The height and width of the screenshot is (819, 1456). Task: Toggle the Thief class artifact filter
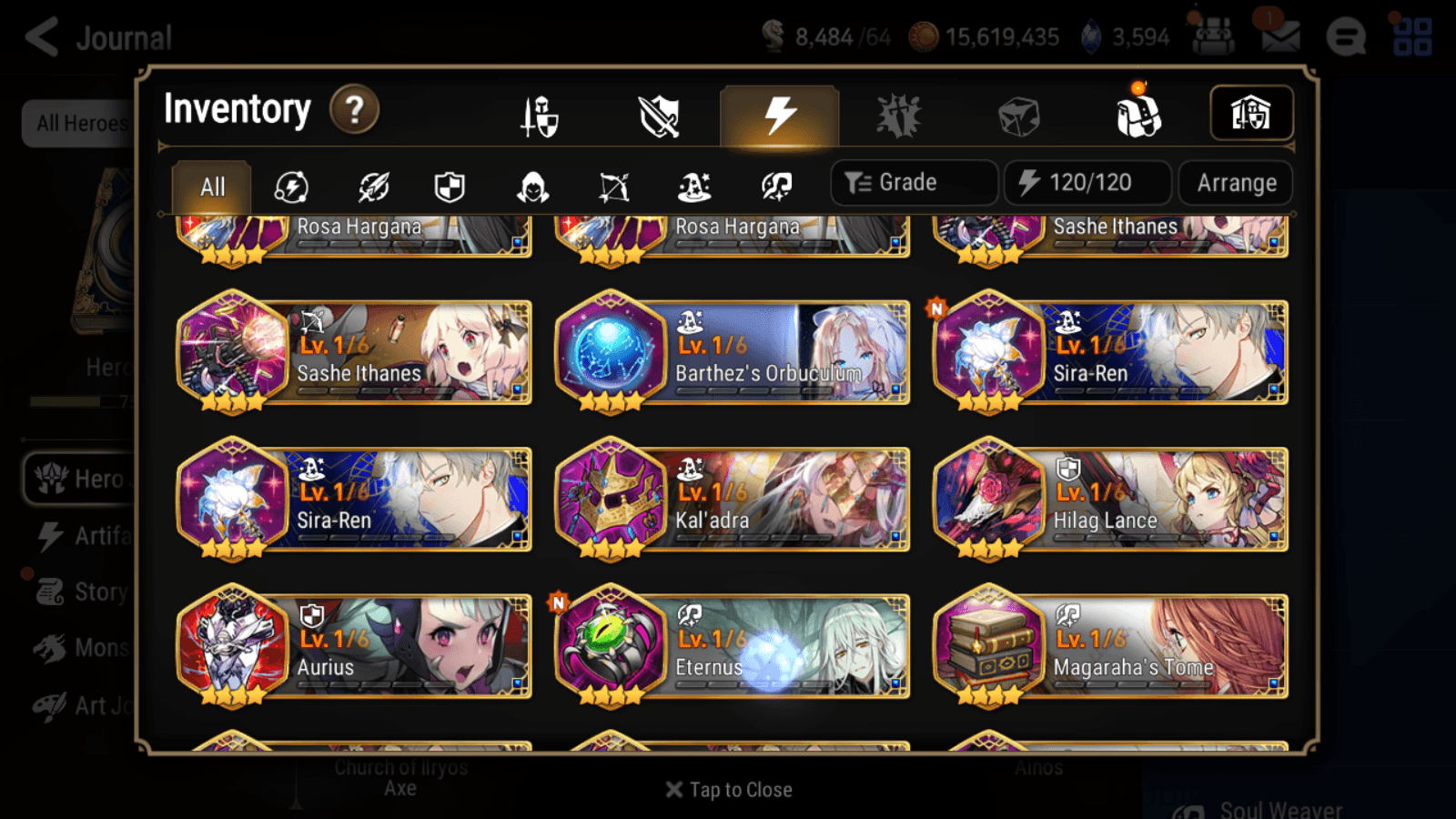[531, 187]
